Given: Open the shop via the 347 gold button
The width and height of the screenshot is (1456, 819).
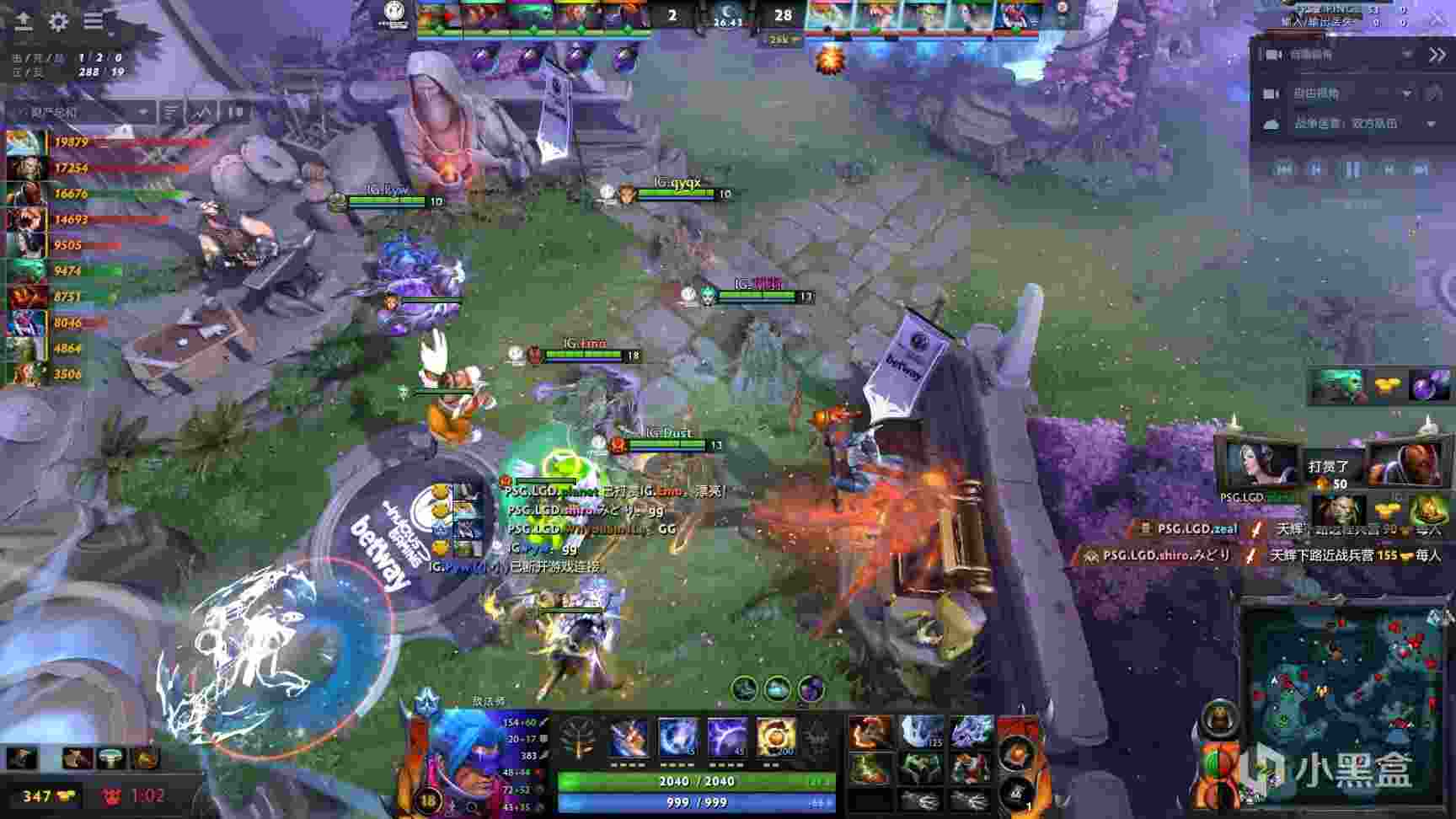Looking at the screenshot, I should pos(49,795).
